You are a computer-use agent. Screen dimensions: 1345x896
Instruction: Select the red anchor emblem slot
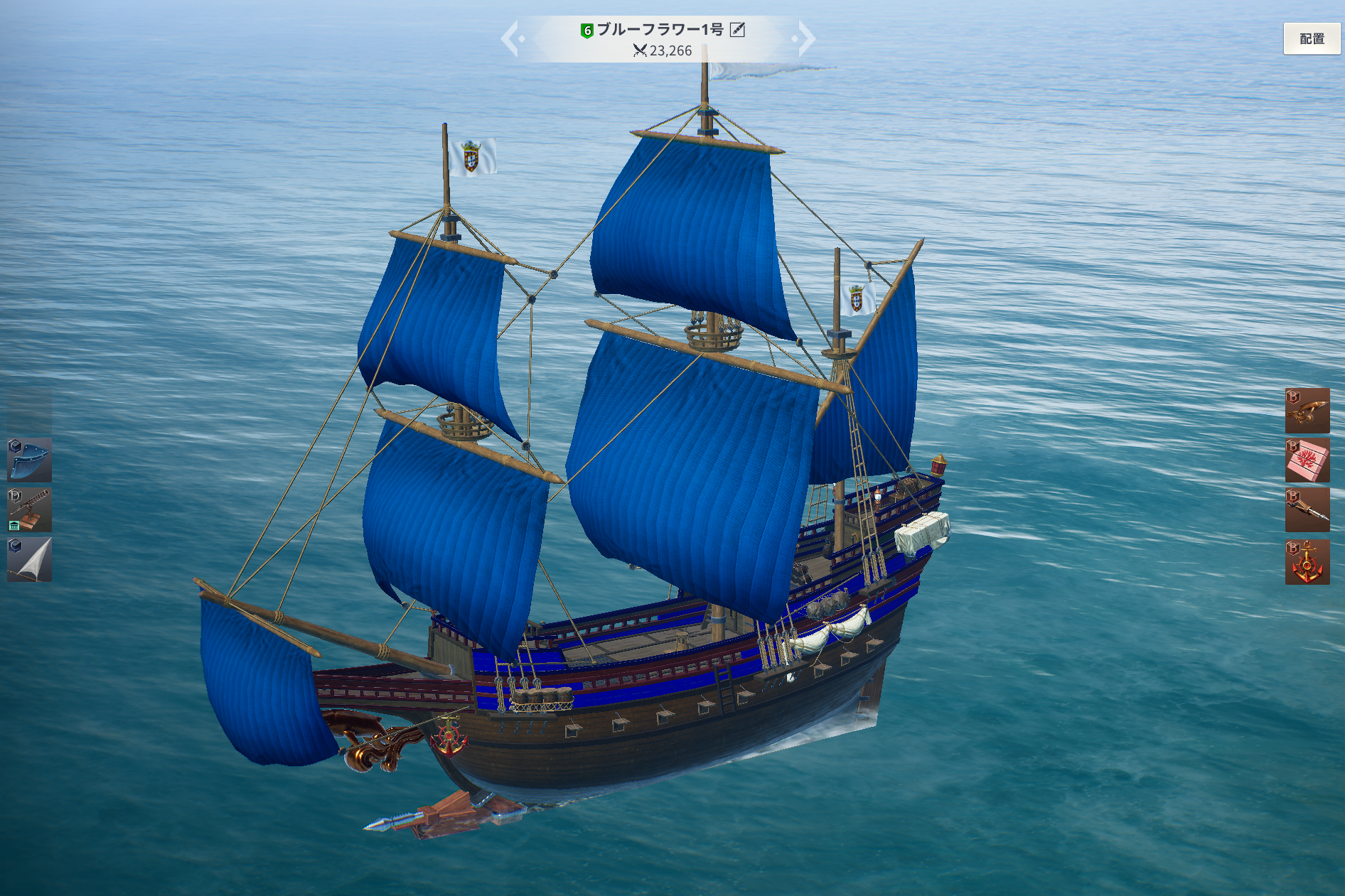click(x=1307, y=562)
